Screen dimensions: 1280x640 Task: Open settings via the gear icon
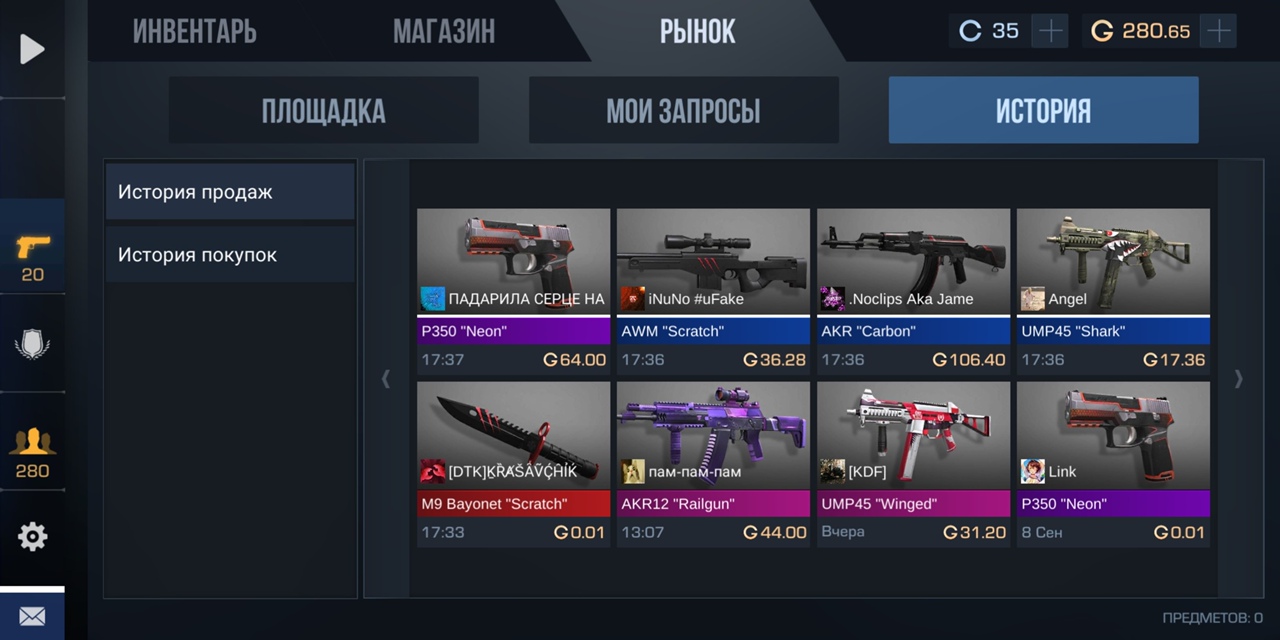pos(32,537)
